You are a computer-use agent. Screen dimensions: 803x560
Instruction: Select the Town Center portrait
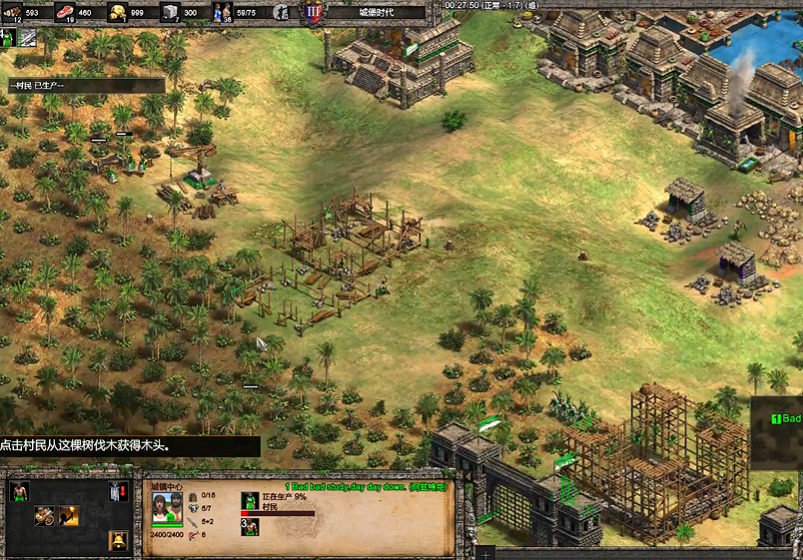(167, 506)
